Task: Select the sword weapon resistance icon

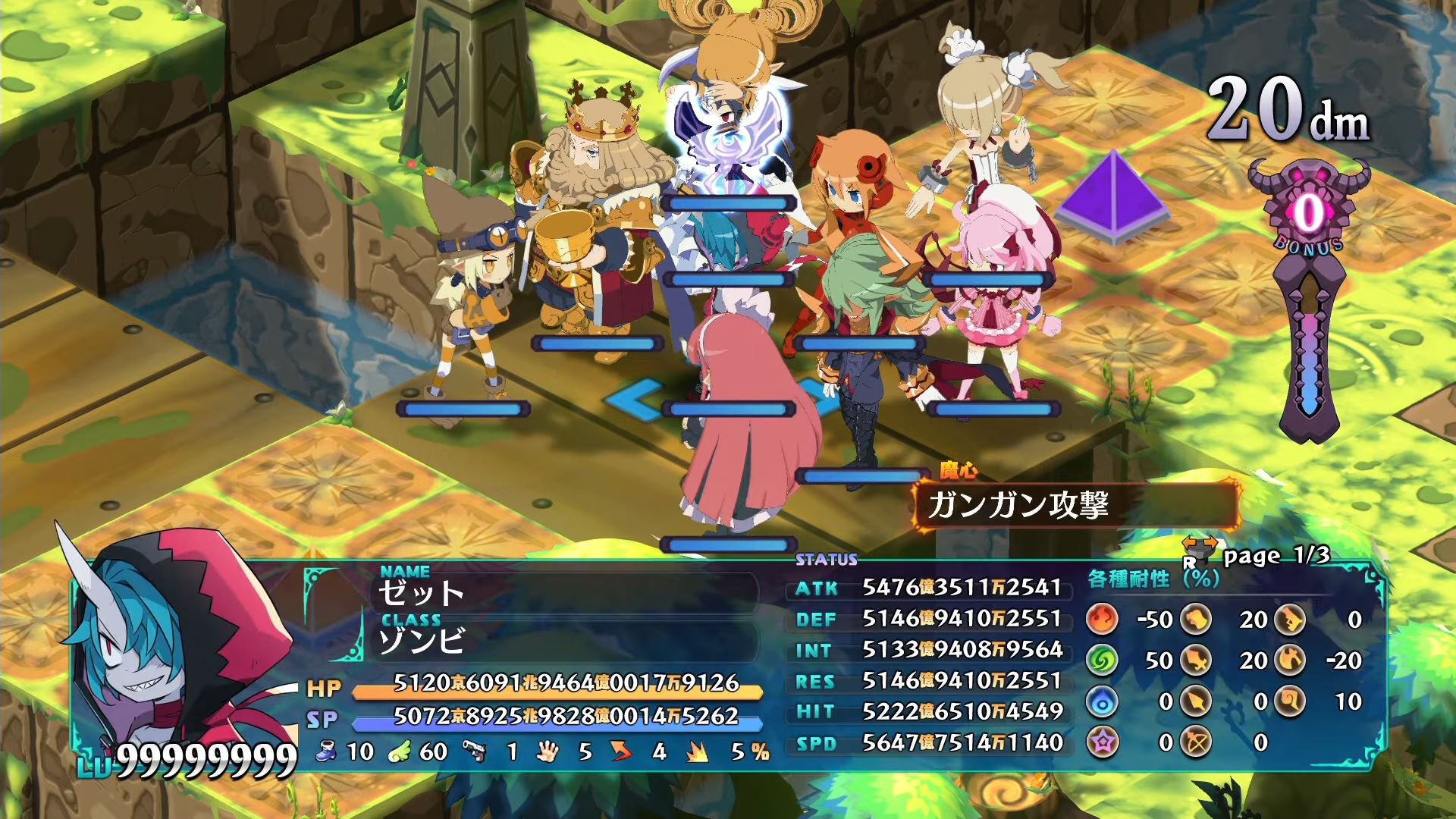Action: tap(1195, 661)
